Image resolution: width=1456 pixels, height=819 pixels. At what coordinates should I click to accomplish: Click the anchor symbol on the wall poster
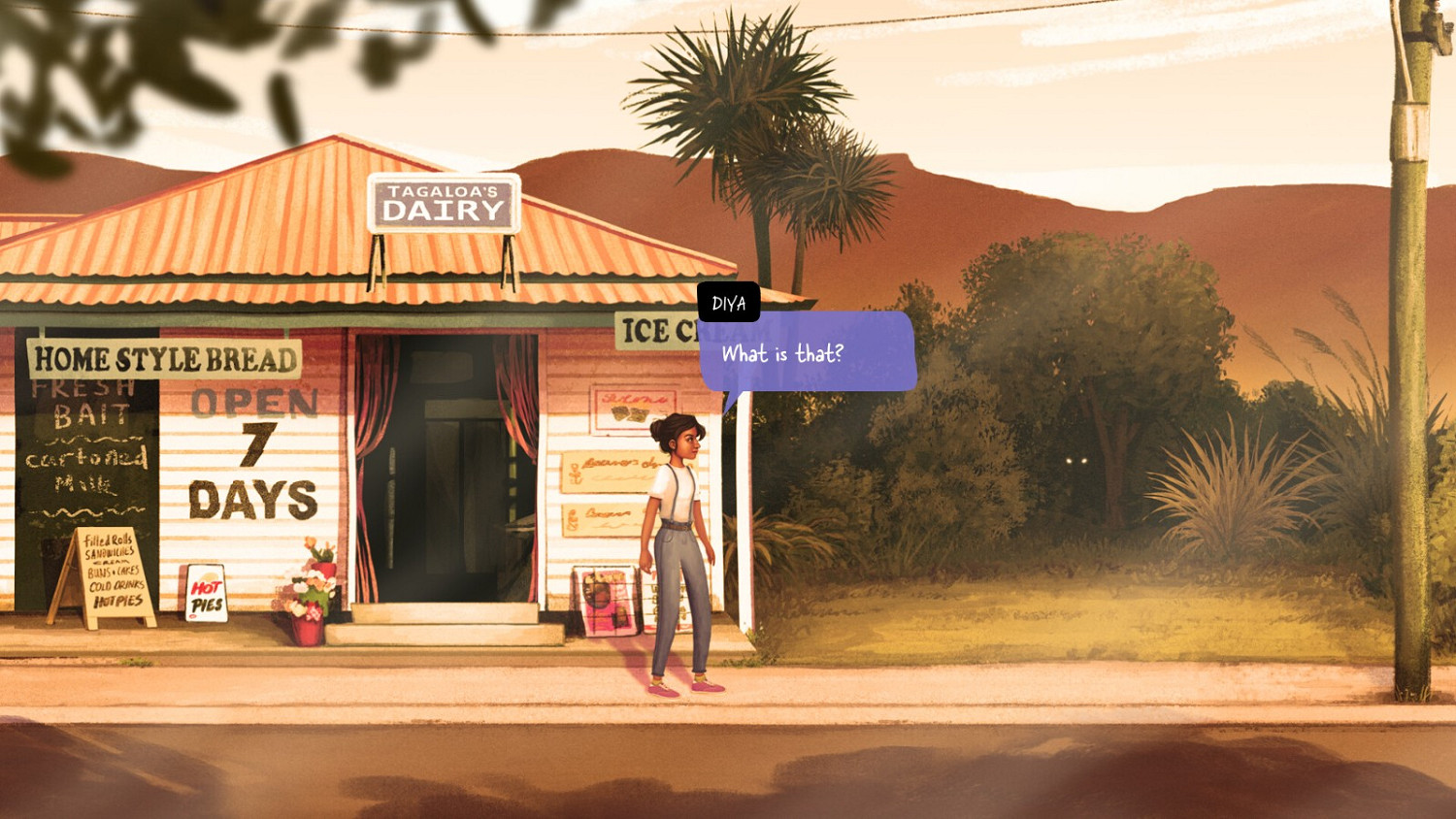coord(576,473)
